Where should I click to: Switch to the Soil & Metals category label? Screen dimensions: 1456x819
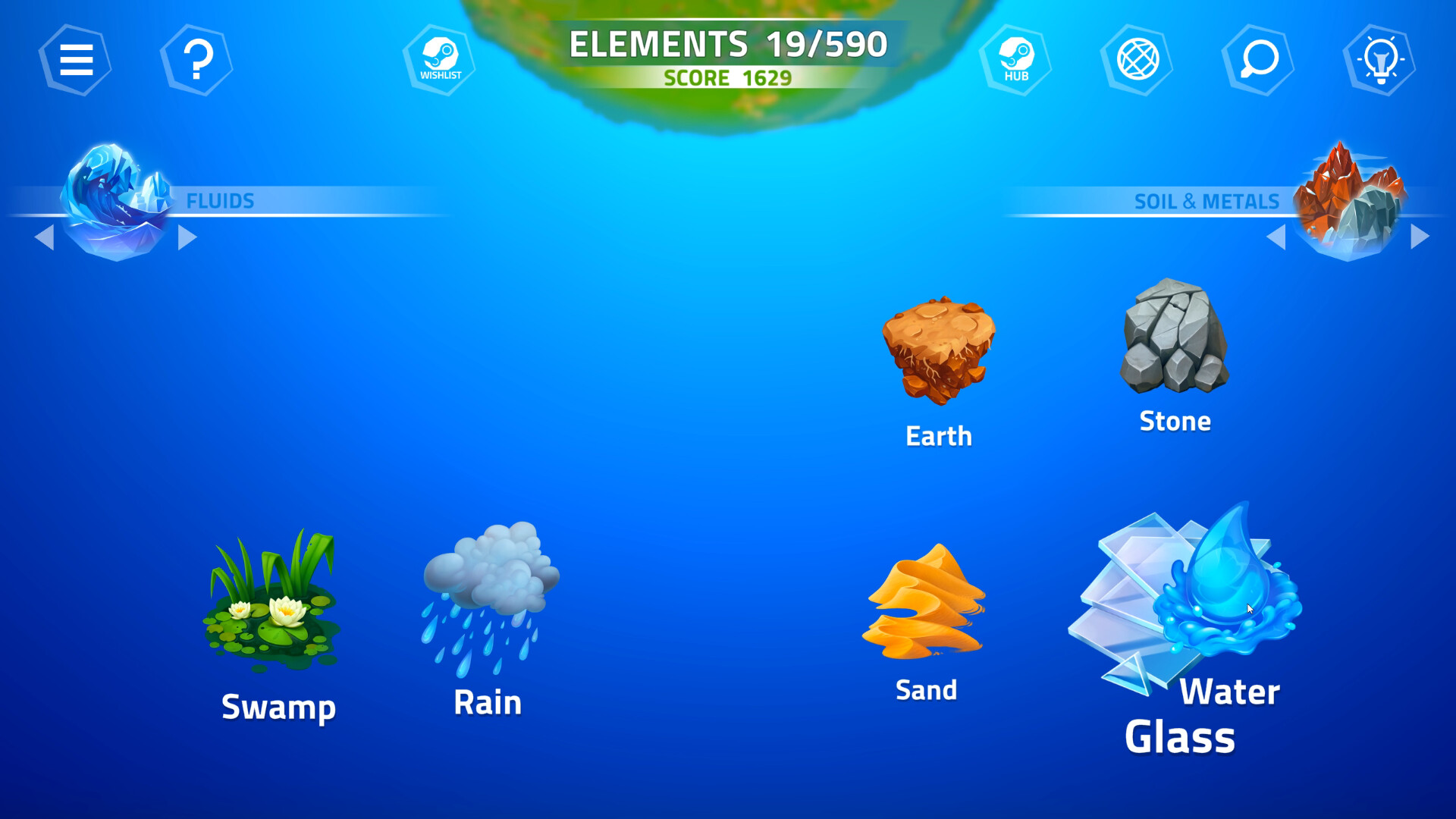coord(1207,202)
